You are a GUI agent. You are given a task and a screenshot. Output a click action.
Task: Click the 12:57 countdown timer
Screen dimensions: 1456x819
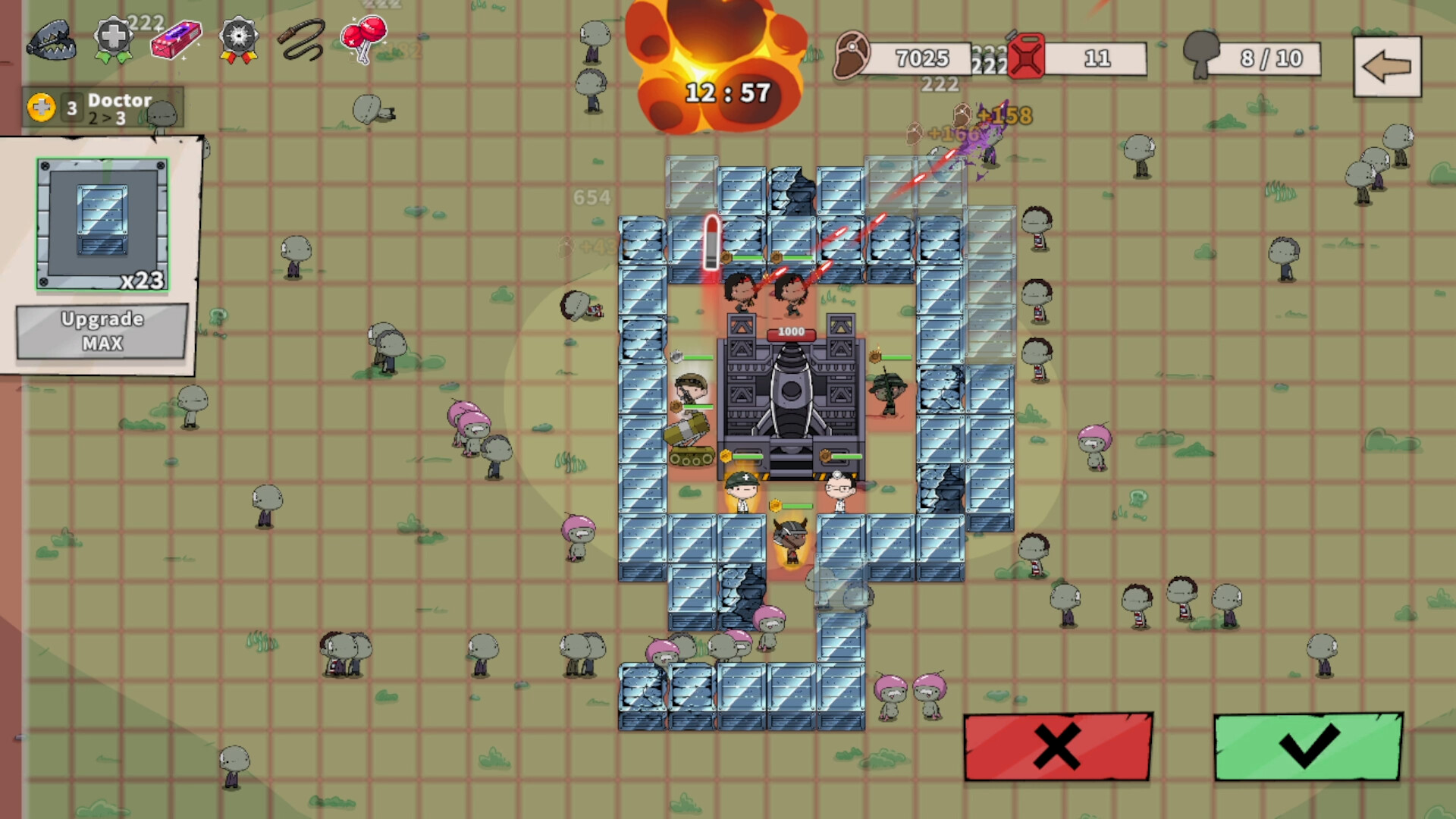[728, 91]
